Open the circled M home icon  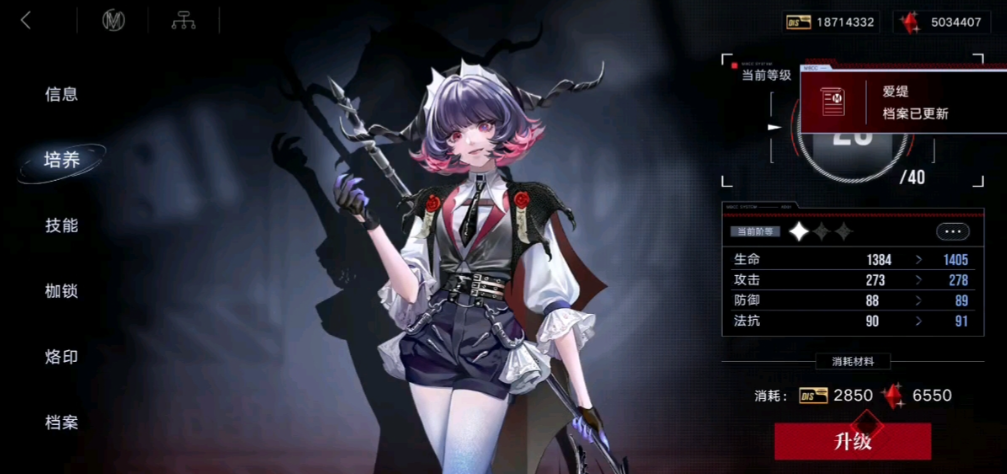tap(113, 20)
